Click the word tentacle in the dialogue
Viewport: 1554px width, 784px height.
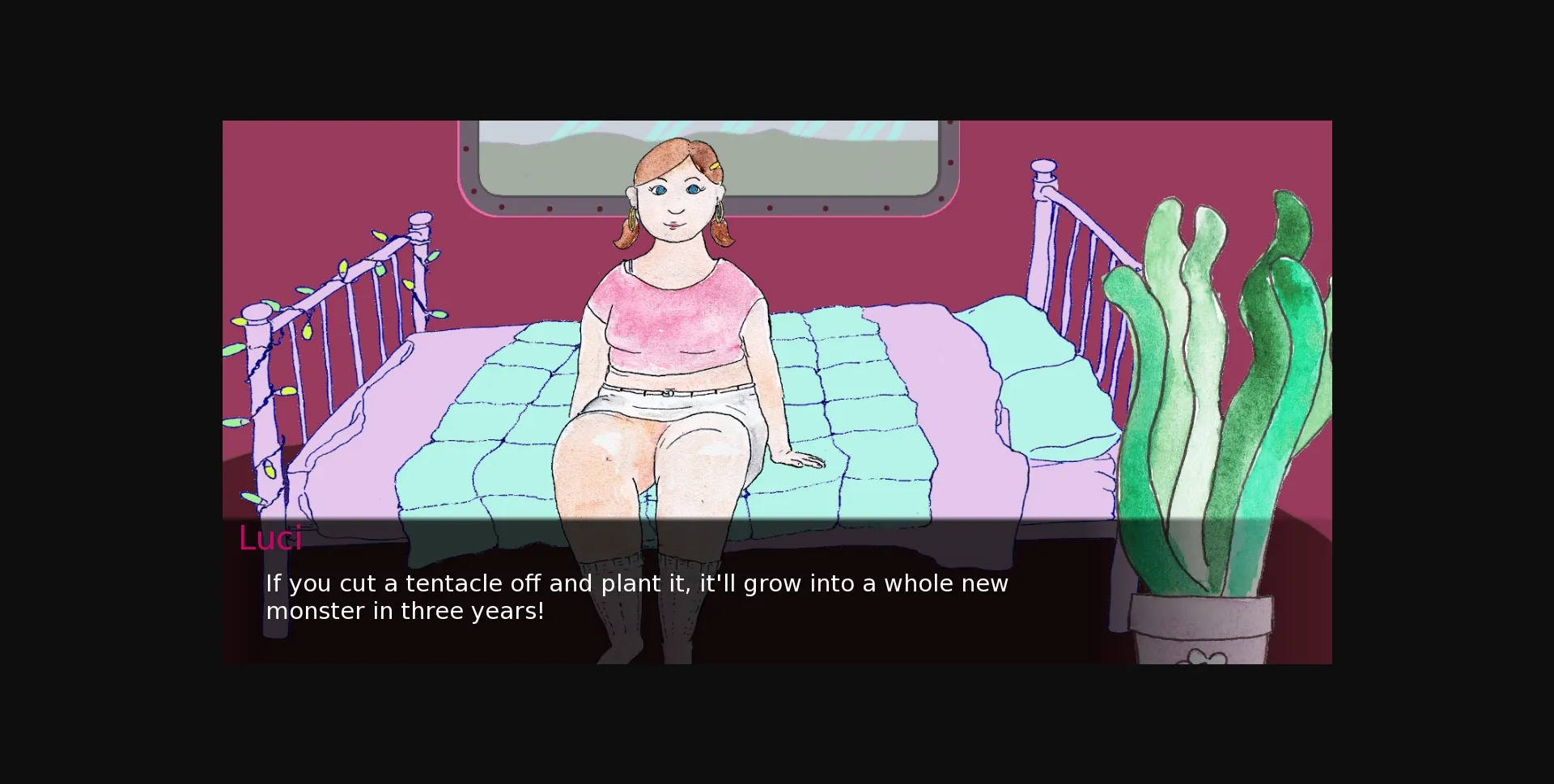coord(454,583)
